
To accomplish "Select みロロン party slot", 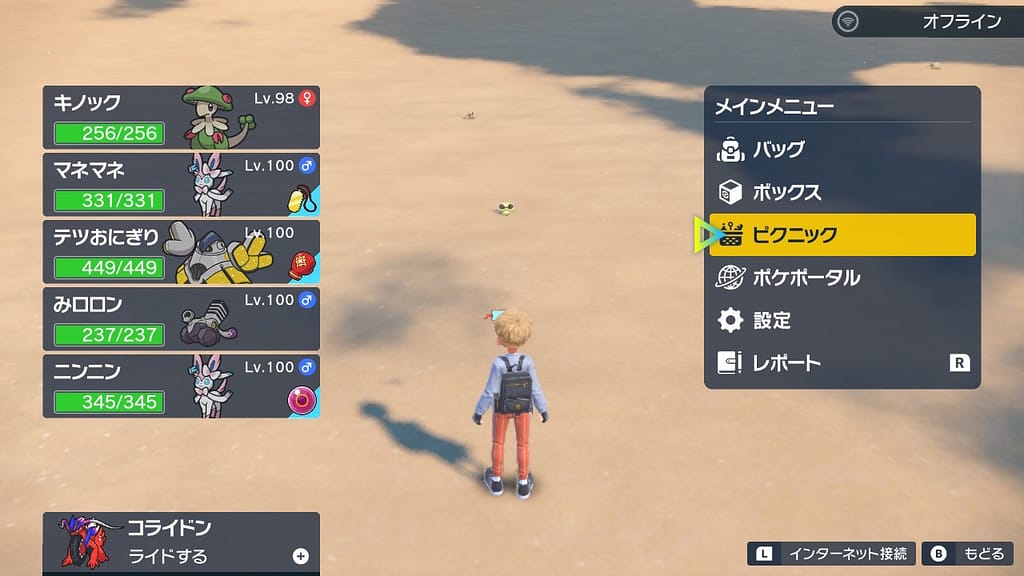I will click(x=181, y=318).
